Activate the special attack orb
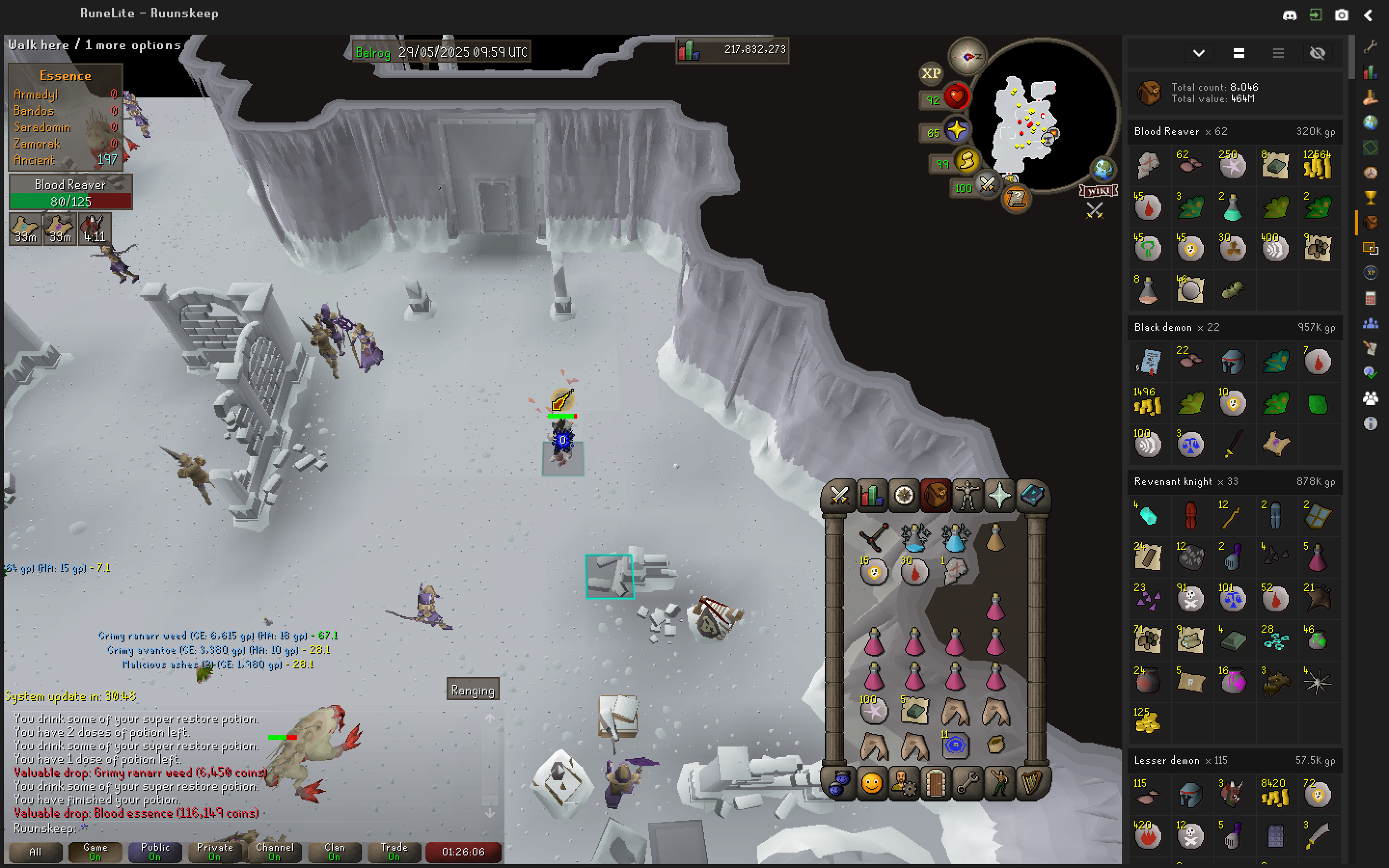This screenshot has width=1389, height=868. pos(987,185)
